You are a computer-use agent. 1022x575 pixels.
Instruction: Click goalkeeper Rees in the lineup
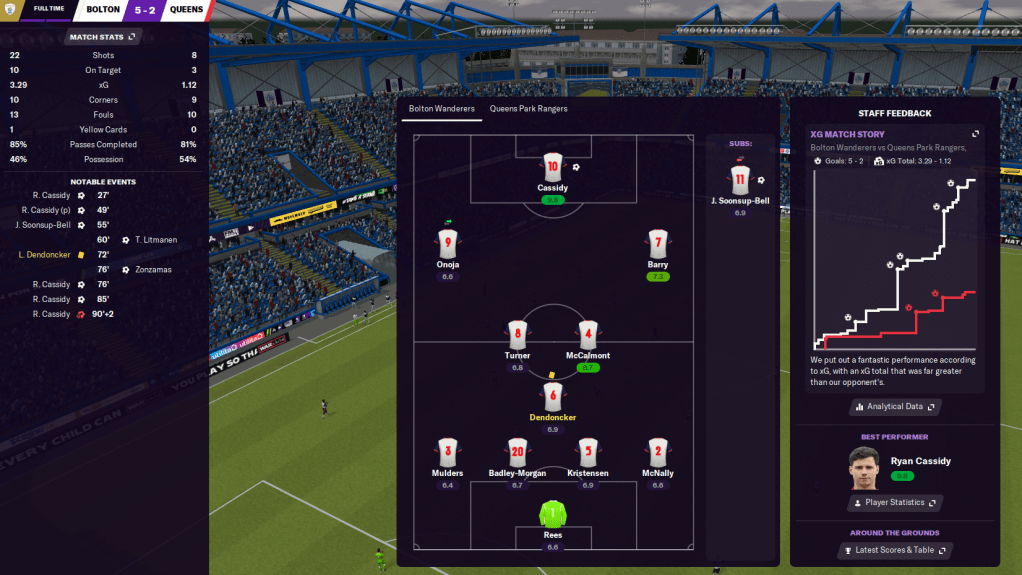(552, 515)
